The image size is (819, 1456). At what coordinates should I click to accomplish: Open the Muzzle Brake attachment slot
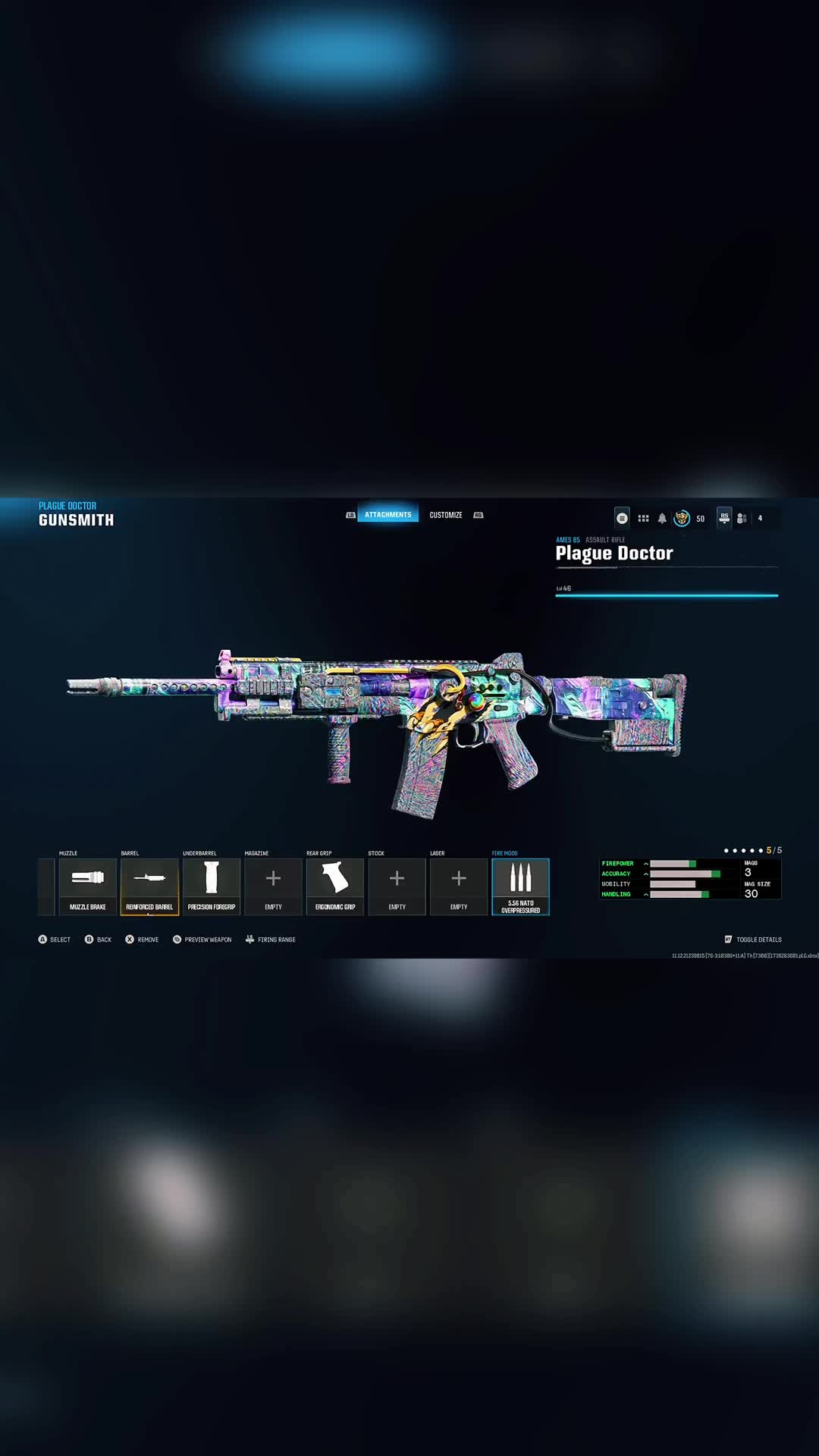[x=88, y=886]
